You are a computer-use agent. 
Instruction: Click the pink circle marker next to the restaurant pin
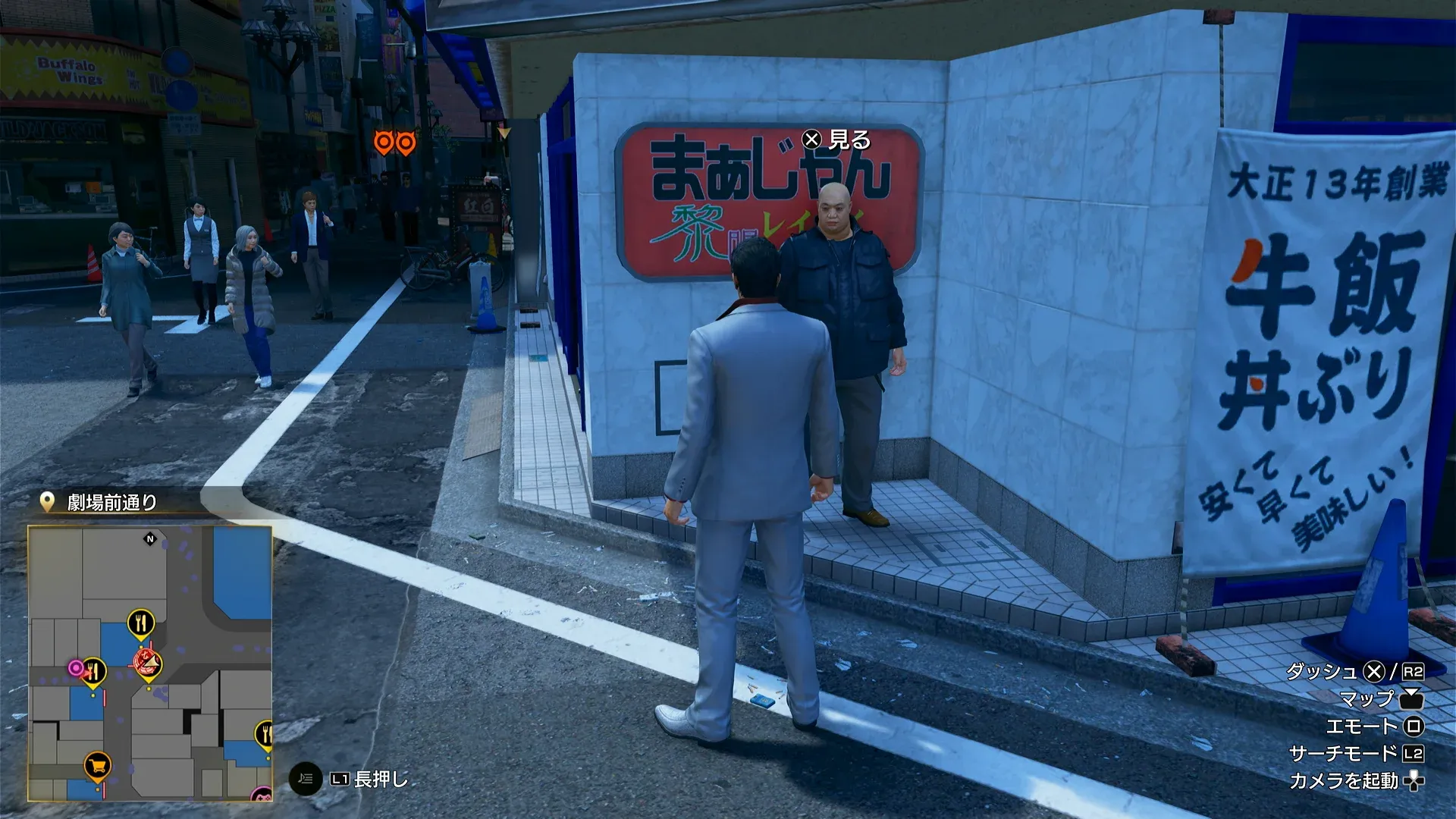pyautogui.click(x=76, y=667)
